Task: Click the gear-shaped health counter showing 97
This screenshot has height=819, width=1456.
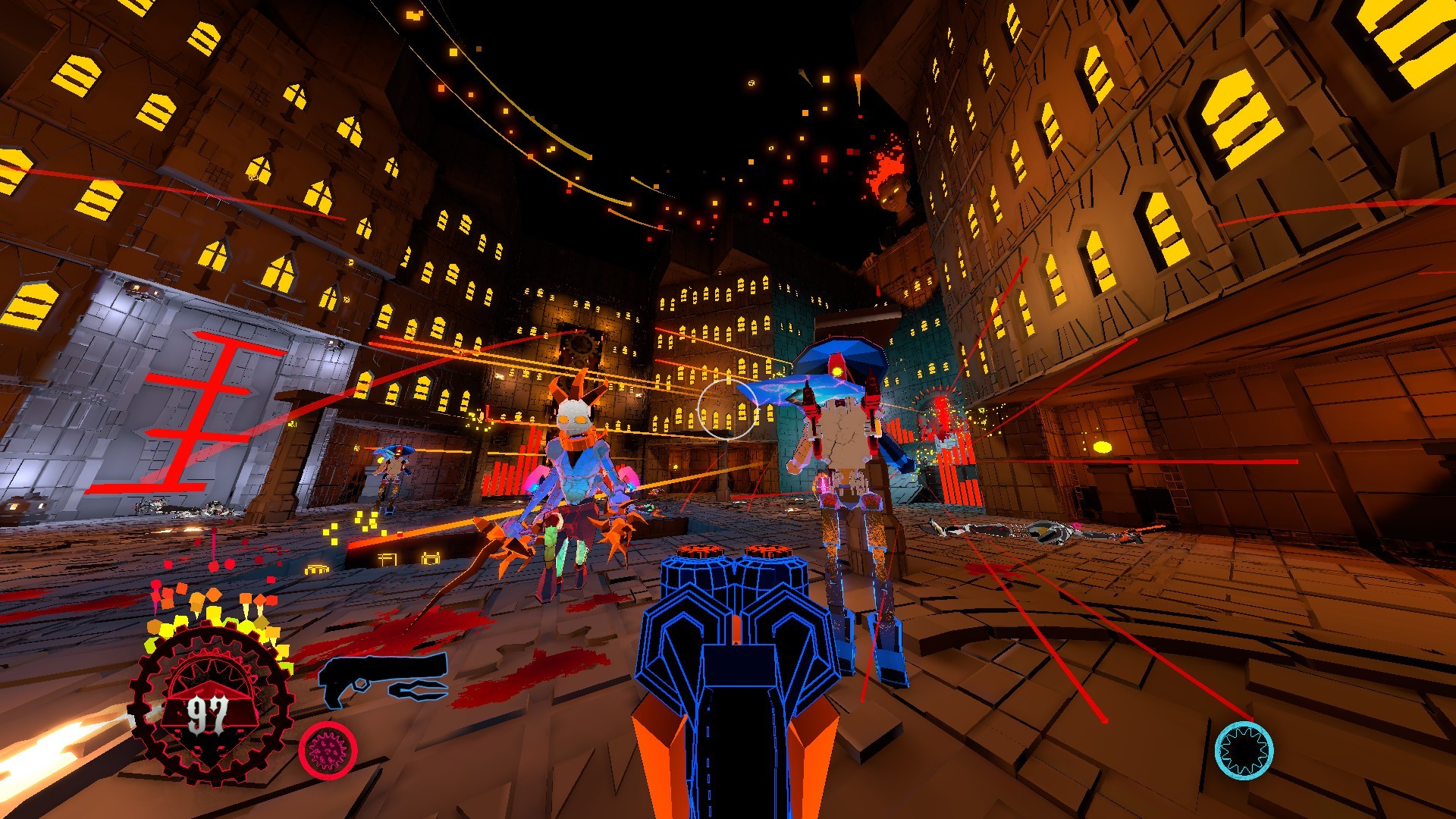Action: [x=209, y=709]
